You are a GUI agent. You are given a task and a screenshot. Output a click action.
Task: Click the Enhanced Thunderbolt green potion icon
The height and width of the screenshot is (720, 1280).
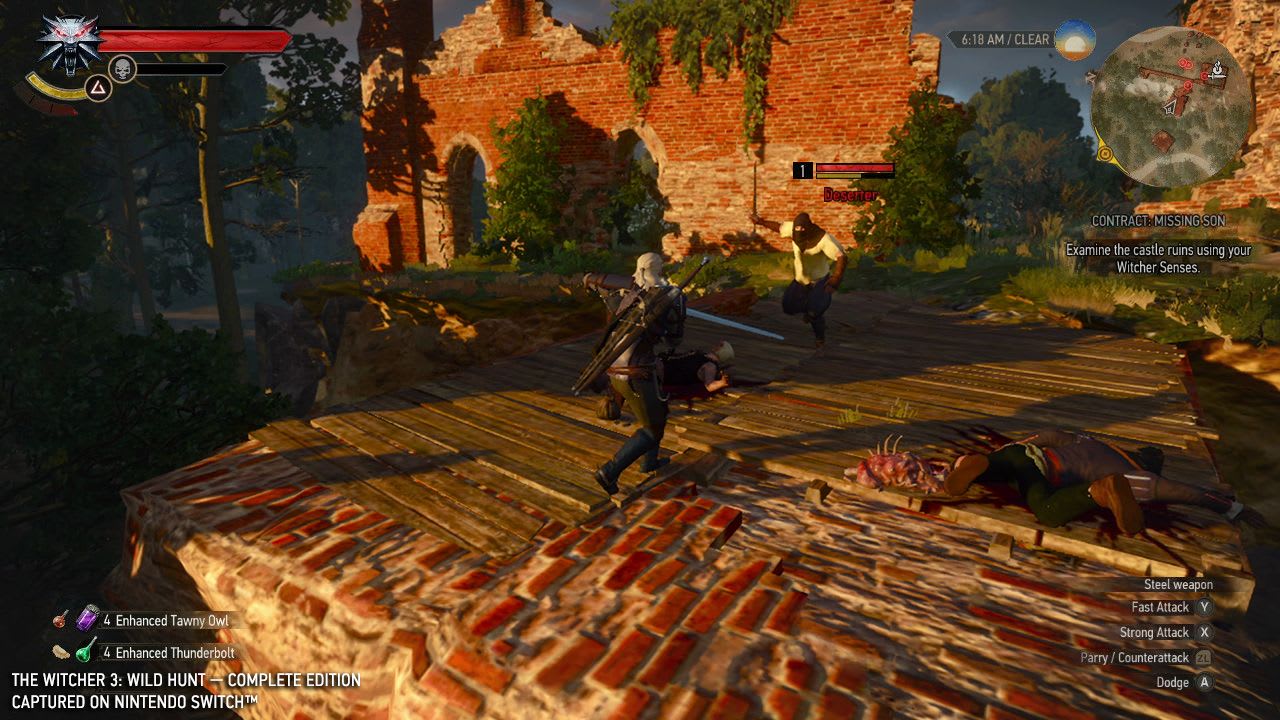(x=83, y=653)
